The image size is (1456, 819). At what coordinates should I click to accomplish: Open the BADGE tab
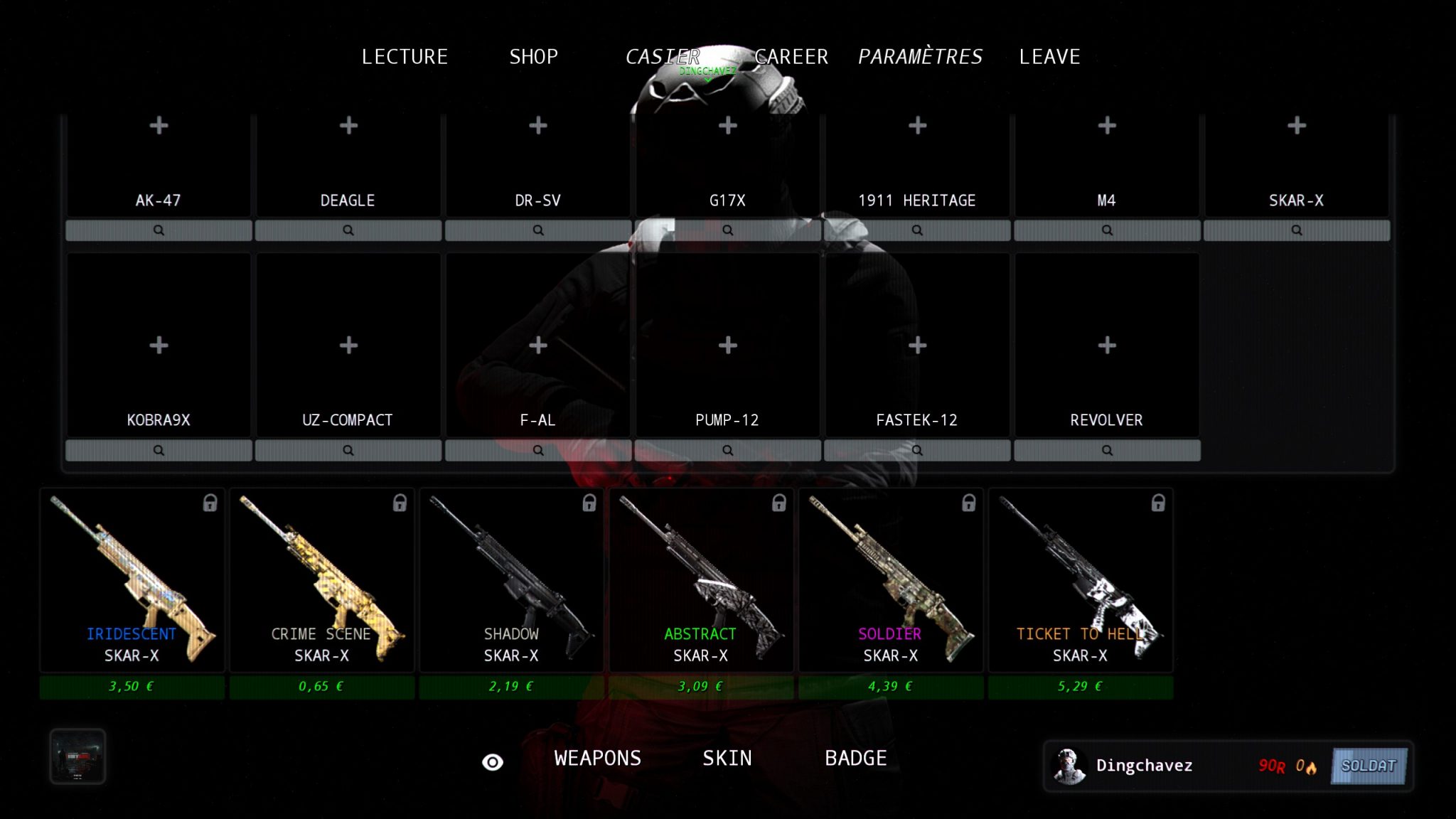pos(855,759)
